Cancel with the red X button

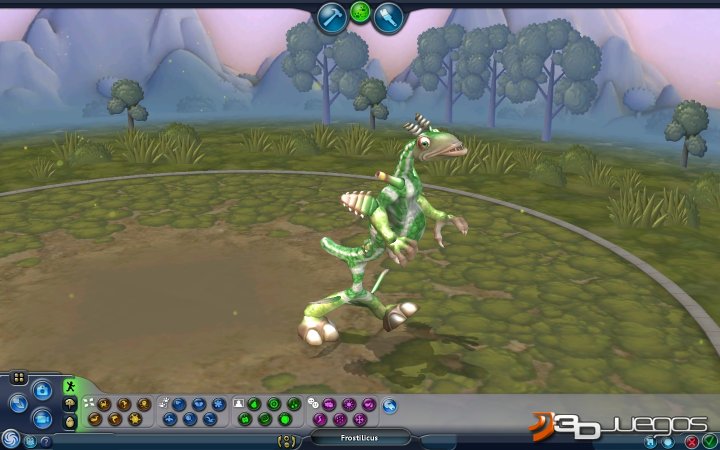click(692, 440)
